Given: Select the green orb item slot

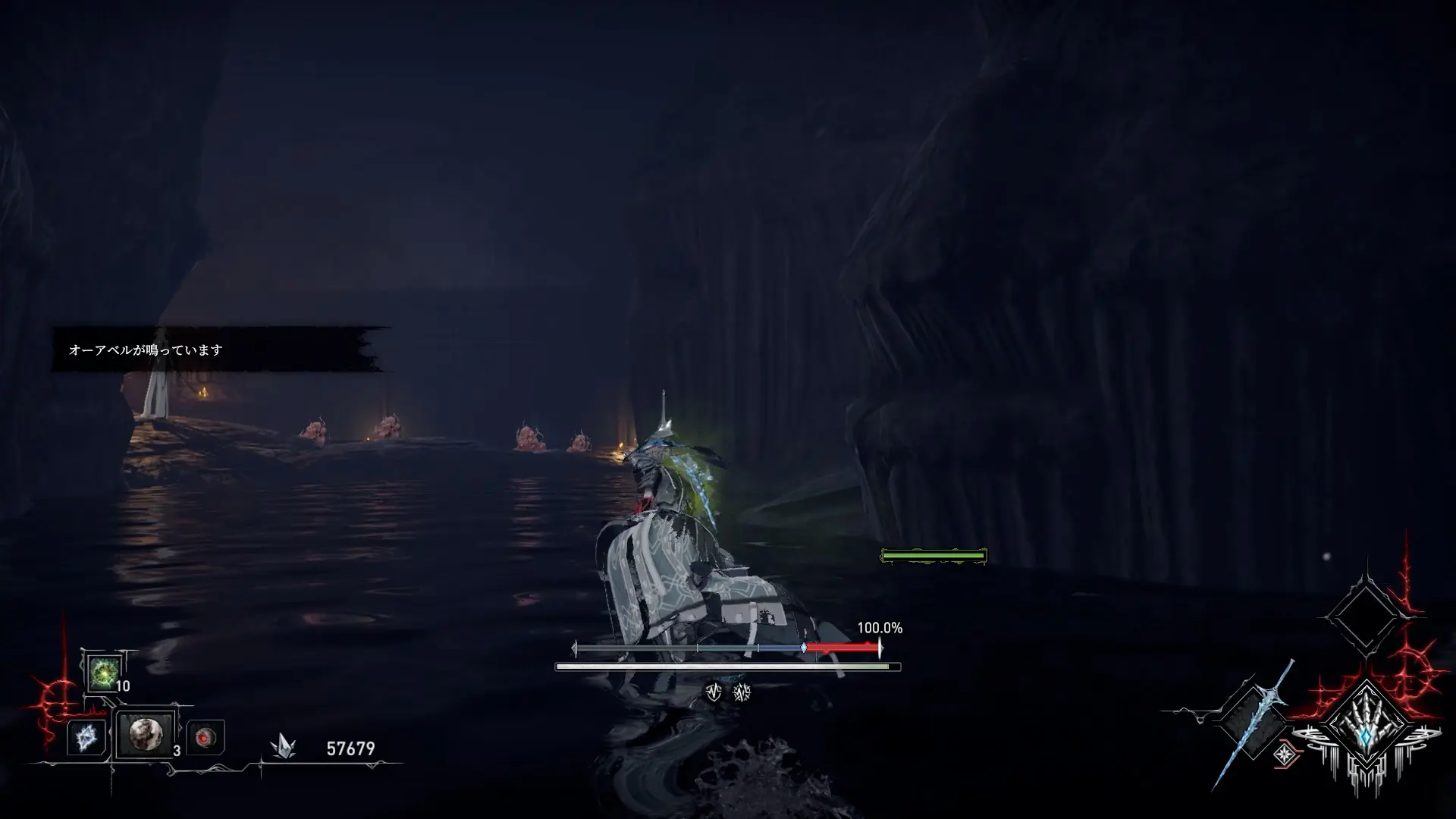Looking at the screenshot, I should pyautogui.click(x=102, y=671).
